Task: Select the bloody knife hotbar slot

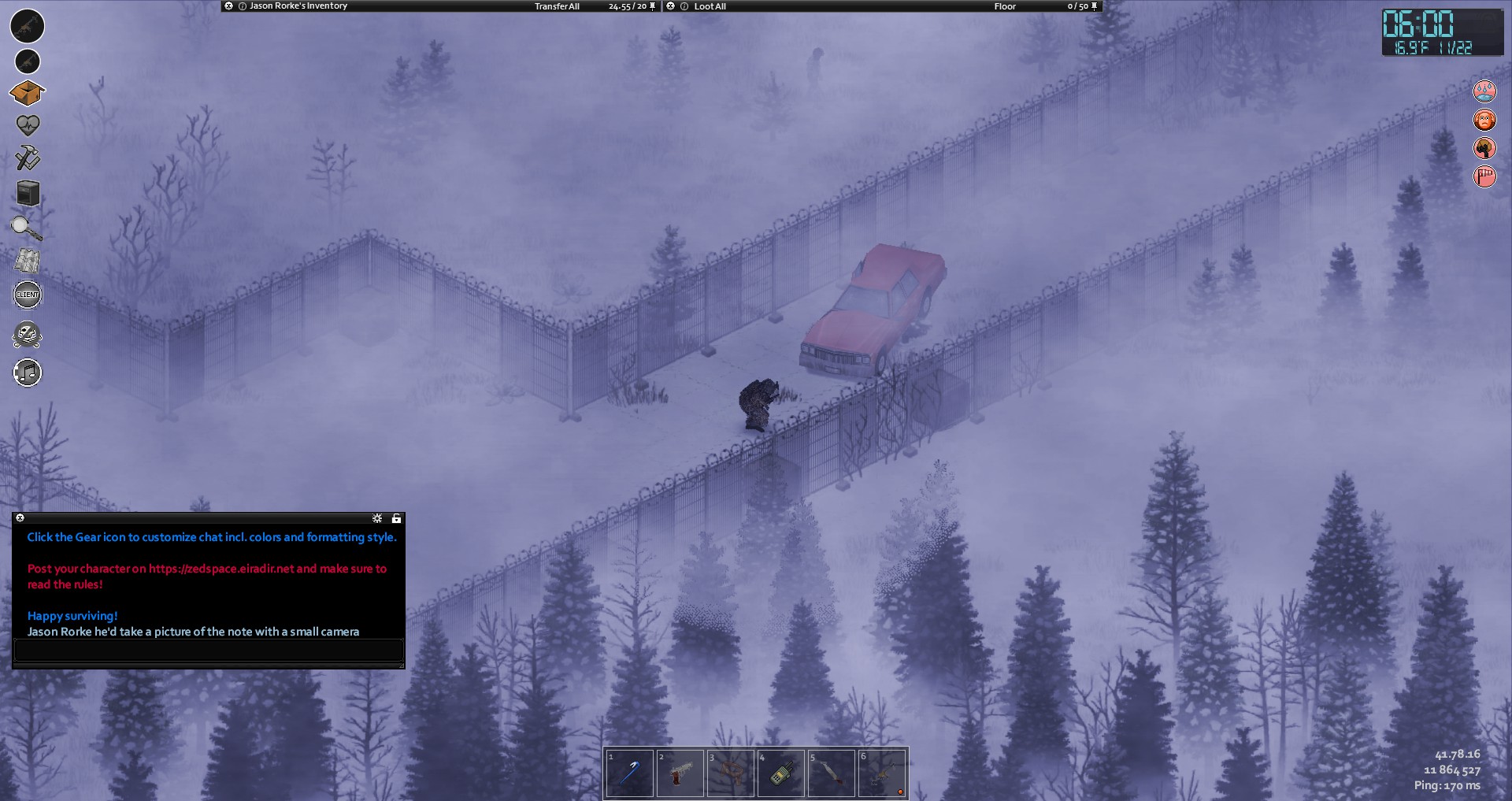Action: [x=832, y=773]
